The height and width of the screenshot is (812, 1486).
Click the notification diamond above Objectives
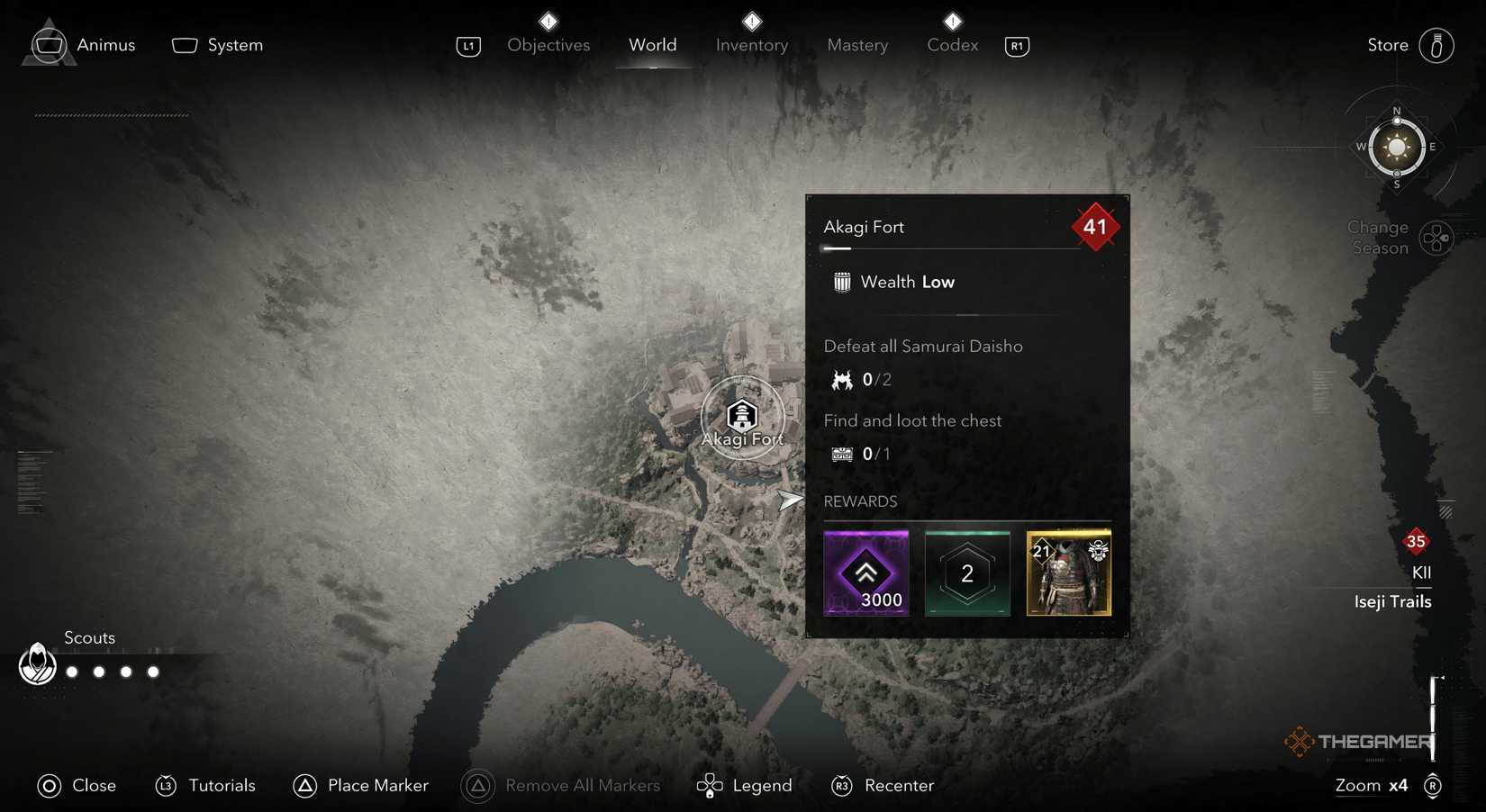coord(548,21)
